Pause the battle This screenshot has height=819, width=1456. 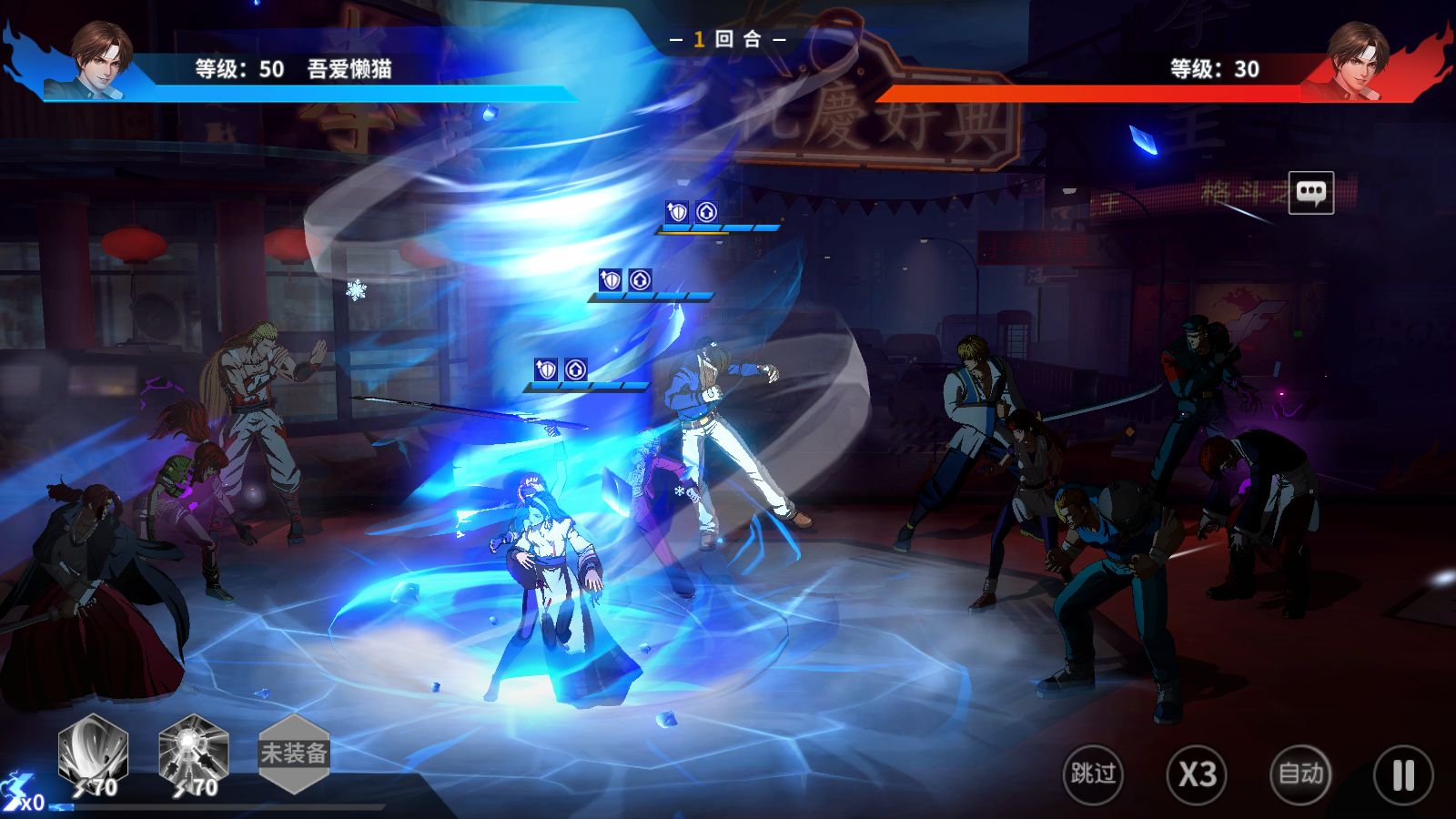(1403, 774)
